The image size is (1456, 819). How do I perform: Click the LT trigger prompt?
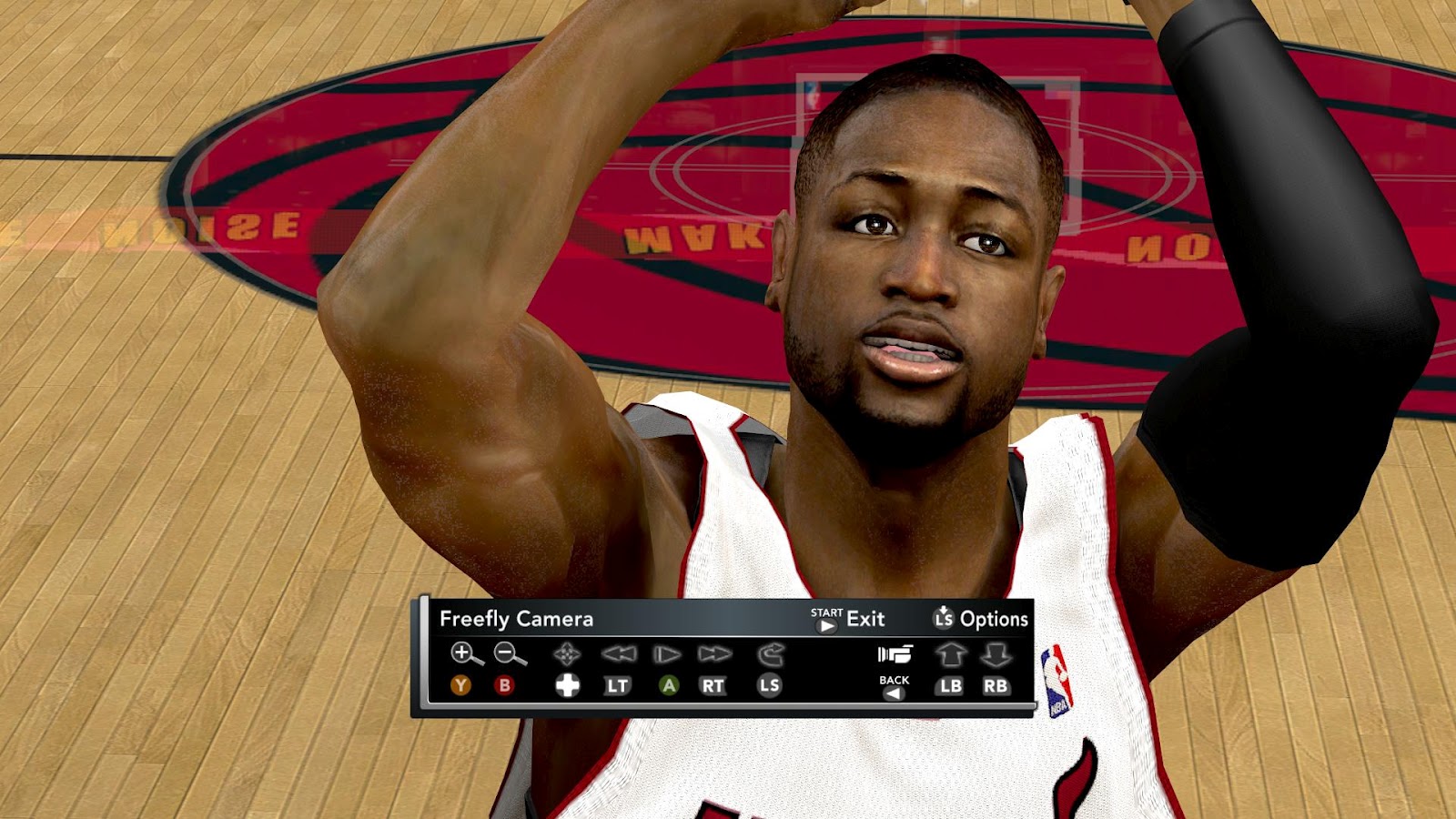[618, 687]
